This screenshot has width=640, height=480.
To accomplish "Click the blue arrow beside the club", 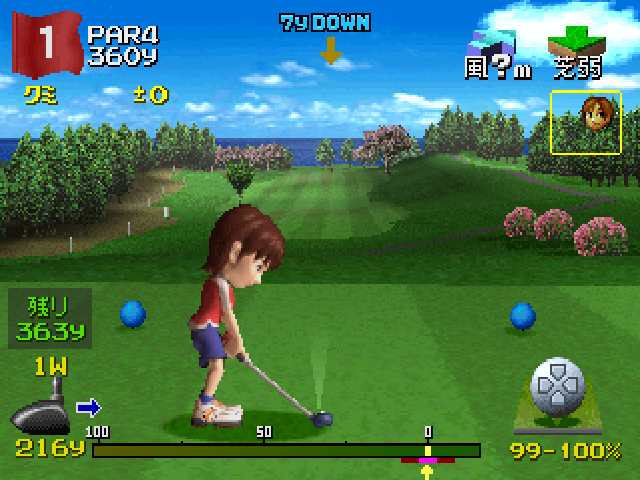I will click(89, 407).
